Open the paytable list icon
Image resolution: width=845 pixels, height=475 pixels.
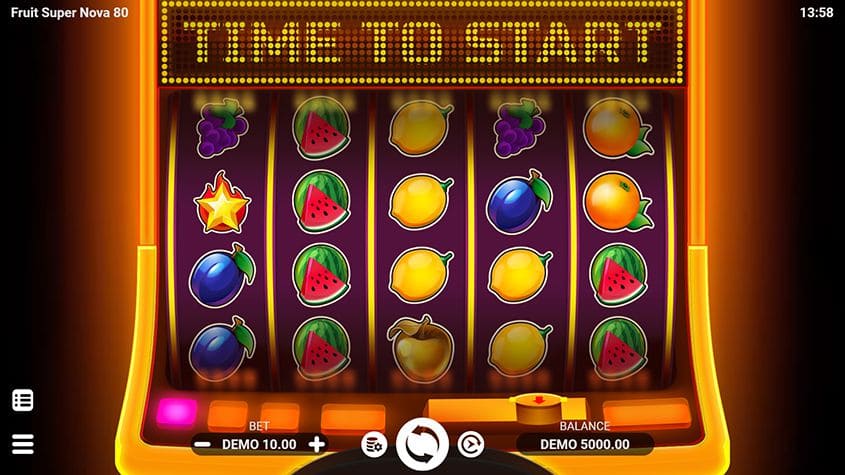[23, 401]
